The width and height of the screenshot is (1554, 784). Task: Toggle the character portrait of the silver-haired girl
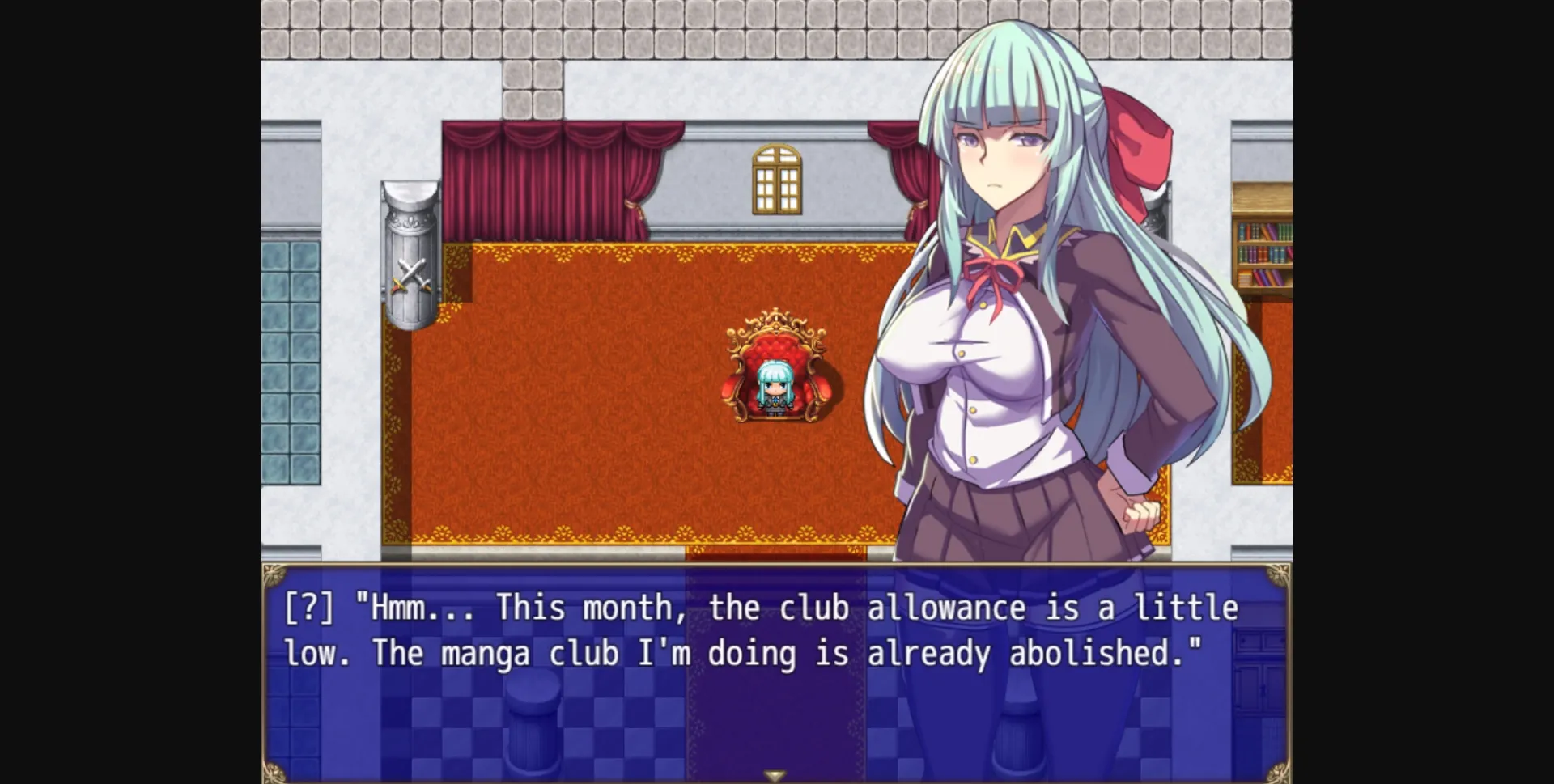pos(1012,243)
